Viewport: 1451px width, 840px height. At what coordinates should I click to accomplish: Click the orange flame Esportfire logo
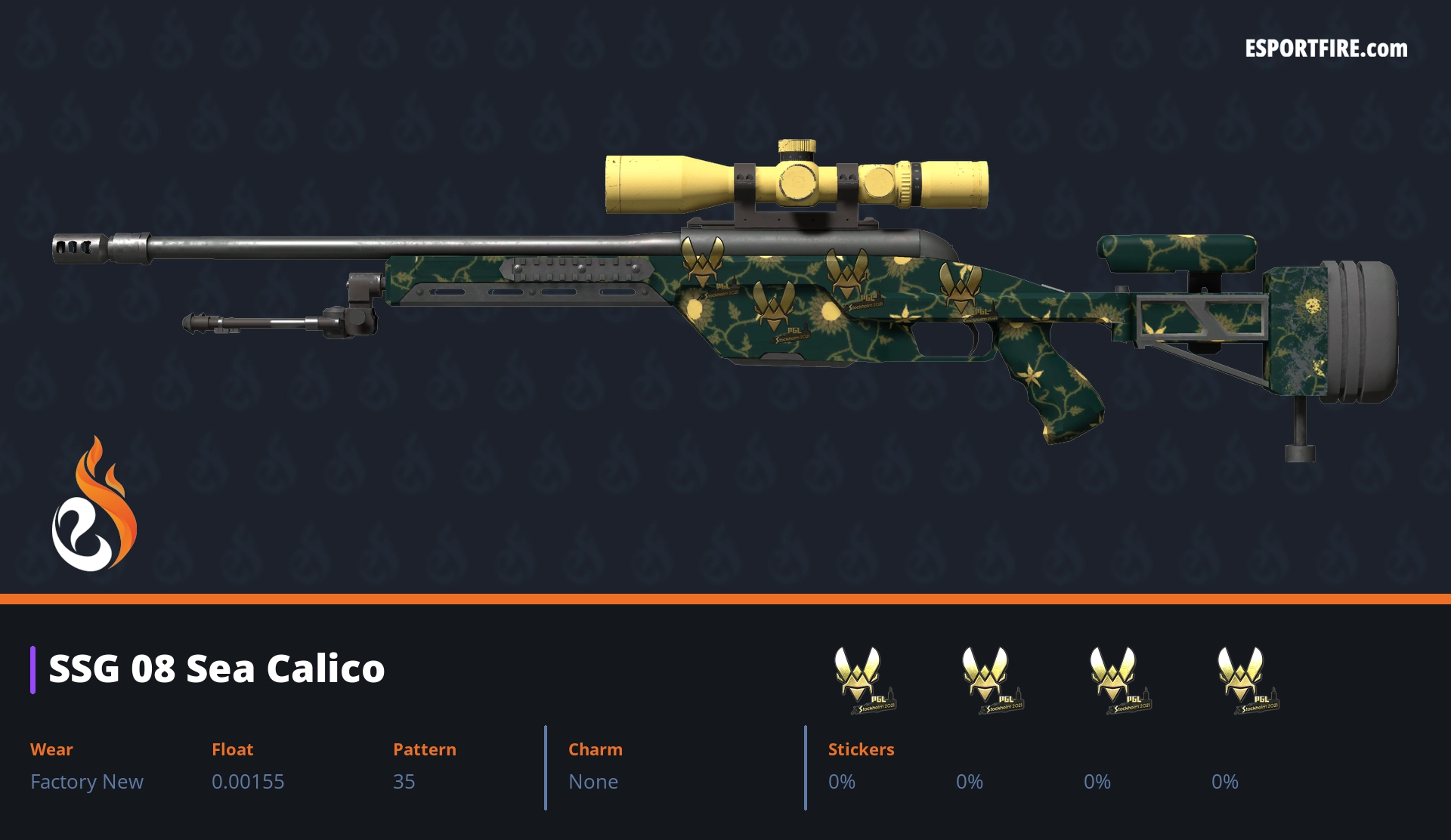click(x=94, y=506)
